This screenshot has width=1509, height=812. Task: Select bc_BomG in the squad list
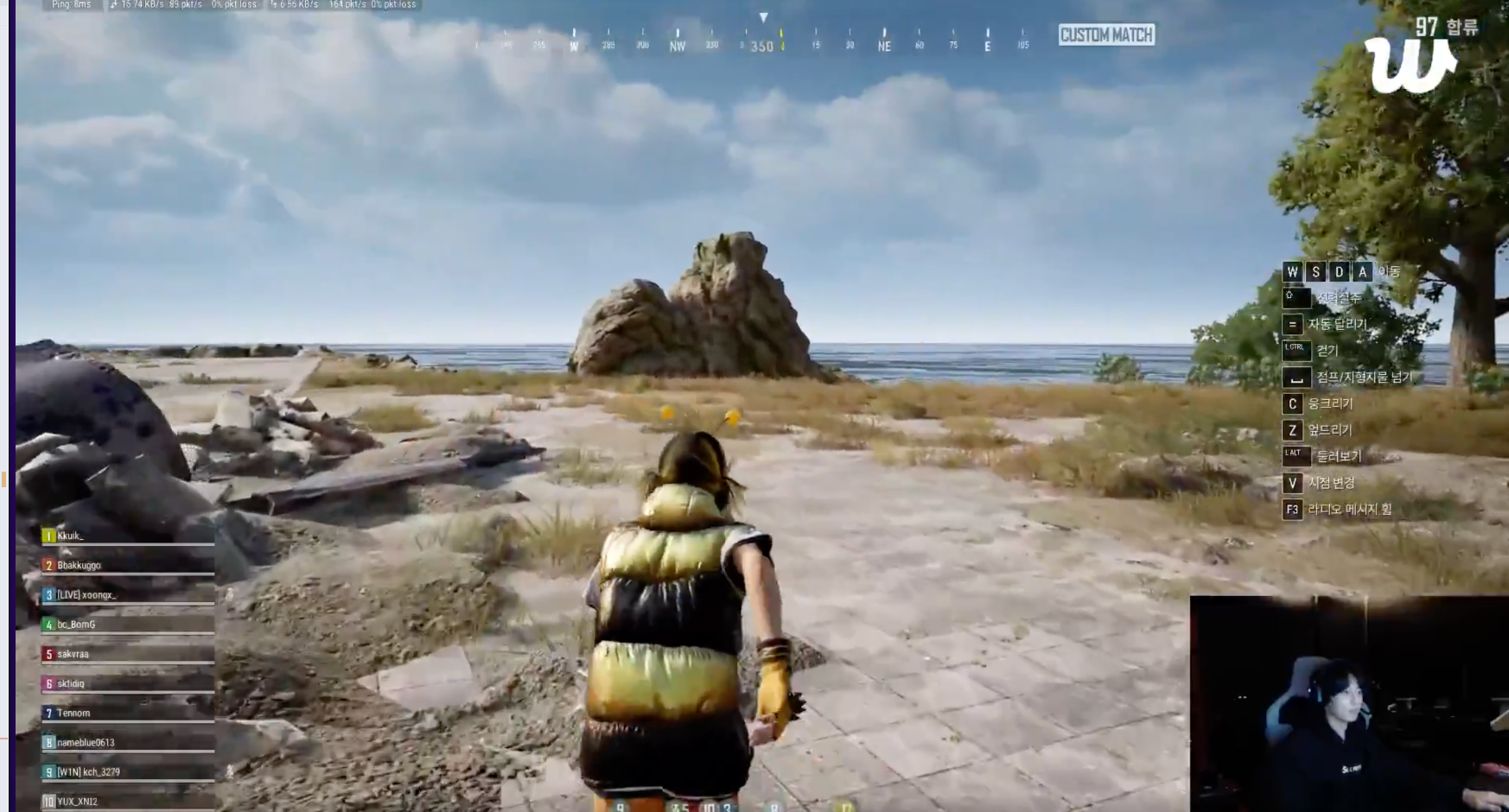126,625
